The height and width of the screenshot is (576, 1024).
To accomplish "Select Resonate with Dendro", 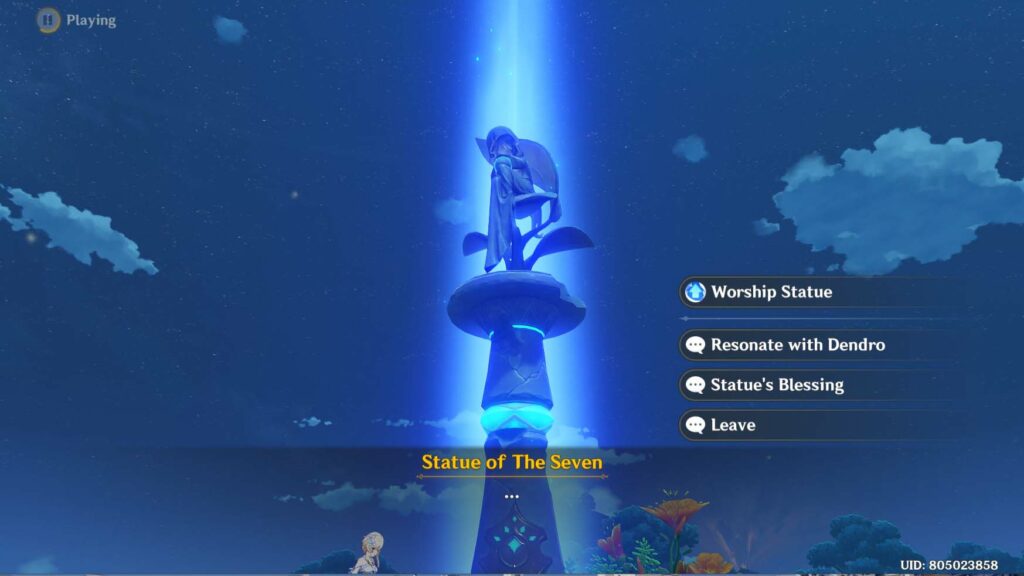I will [x=797, y=345].
